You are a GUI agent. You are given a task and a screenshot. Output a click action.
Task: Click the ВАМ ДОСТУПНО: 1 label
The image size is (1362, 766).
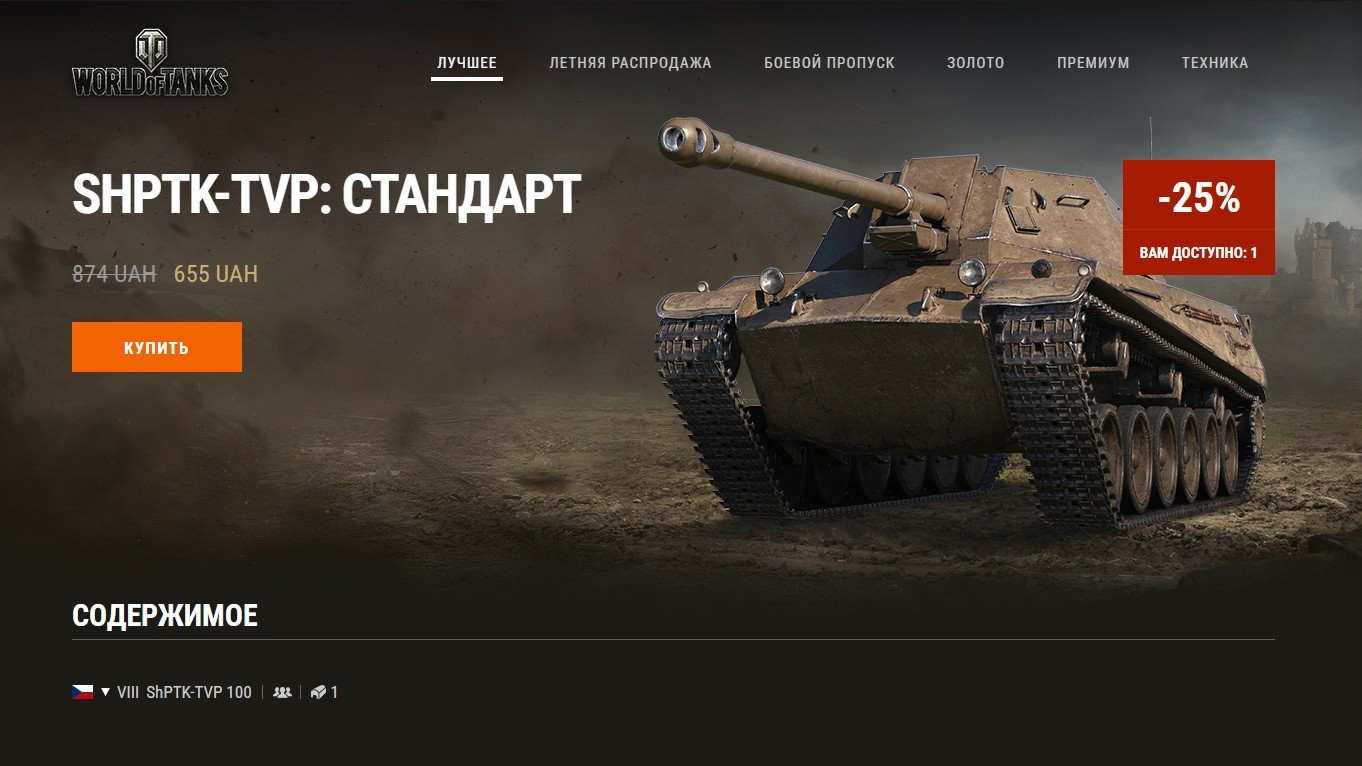1199,254
